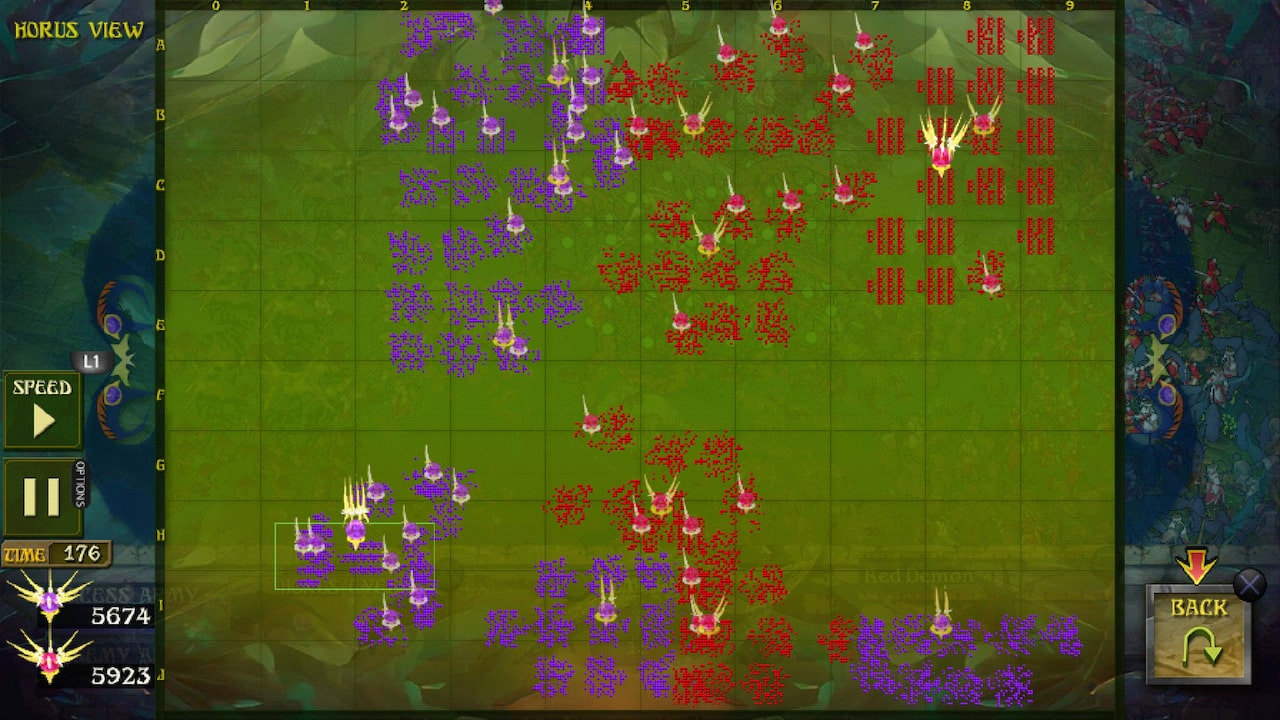
Task: Click column number 5 on the grid
Action: pos(685,7)
